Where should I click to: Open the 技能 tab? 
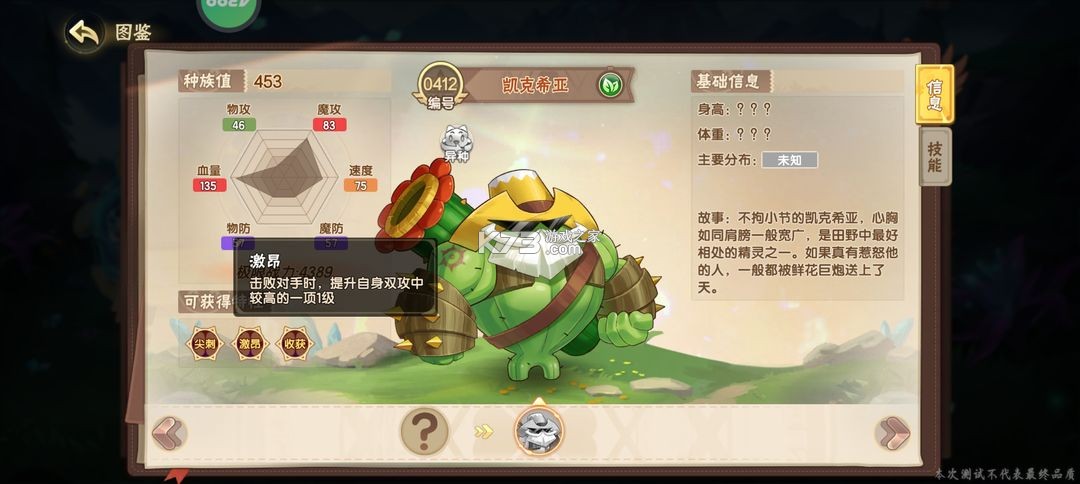(x=934, y=157)
